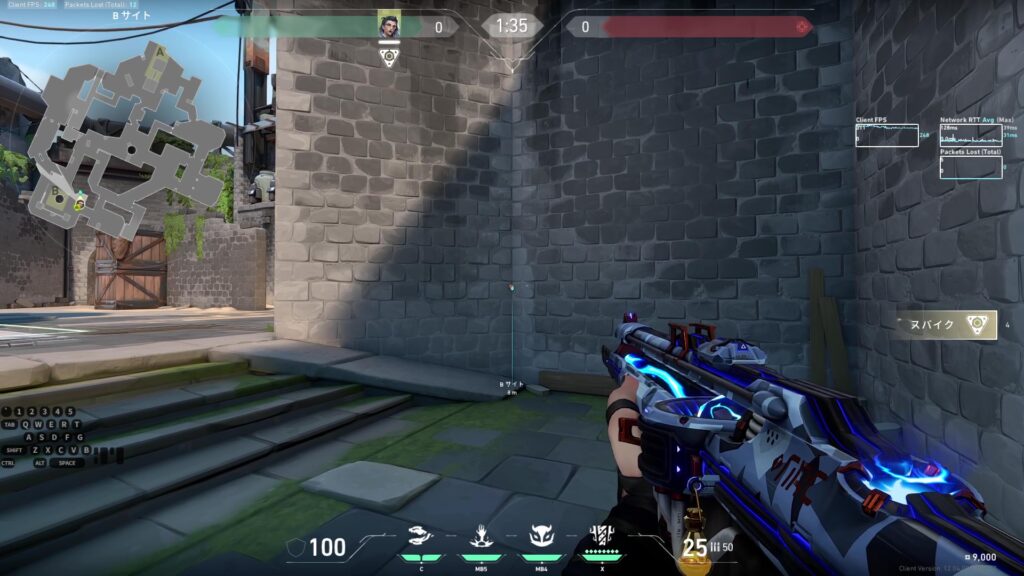Image resolution: width=1024 pixels, height=576 pixels.
Task: Click the agent portrait in the top bar
Action: [389, 26]
